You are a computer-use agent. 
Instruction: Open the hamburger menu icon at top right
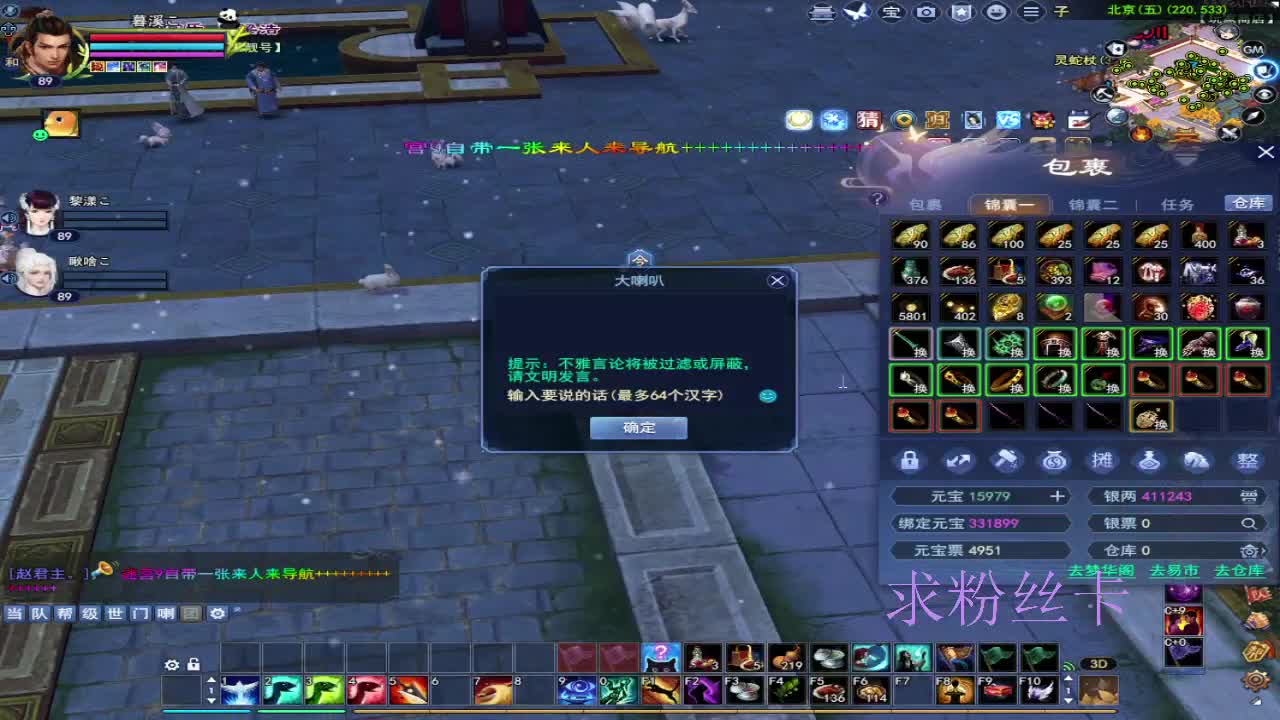pos(1031,12)
